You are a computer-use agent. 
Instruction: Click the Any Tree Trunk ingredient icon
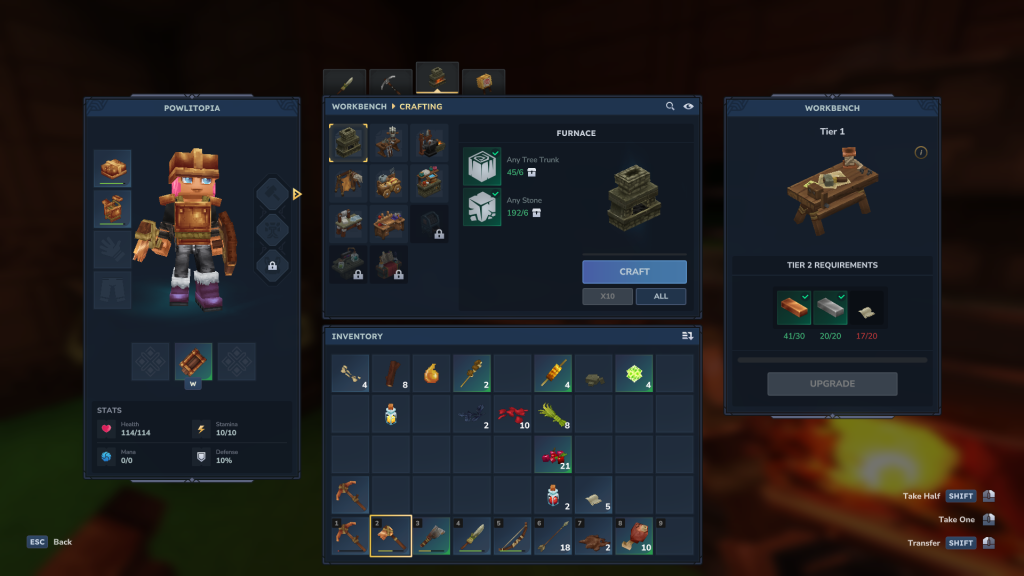coord(481,166)
